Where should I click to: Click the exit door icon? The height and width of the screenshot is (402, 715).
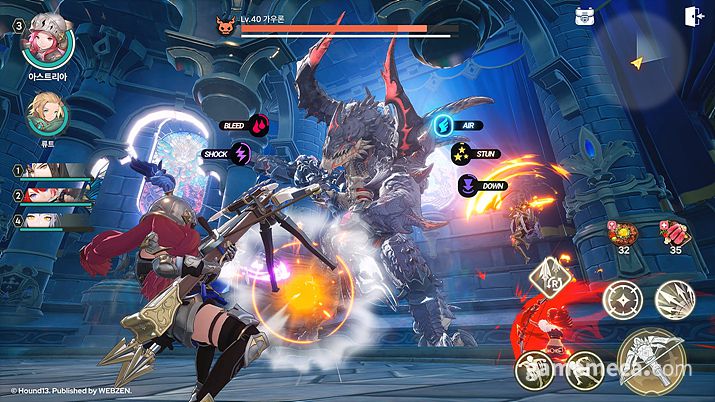[692, 16]
